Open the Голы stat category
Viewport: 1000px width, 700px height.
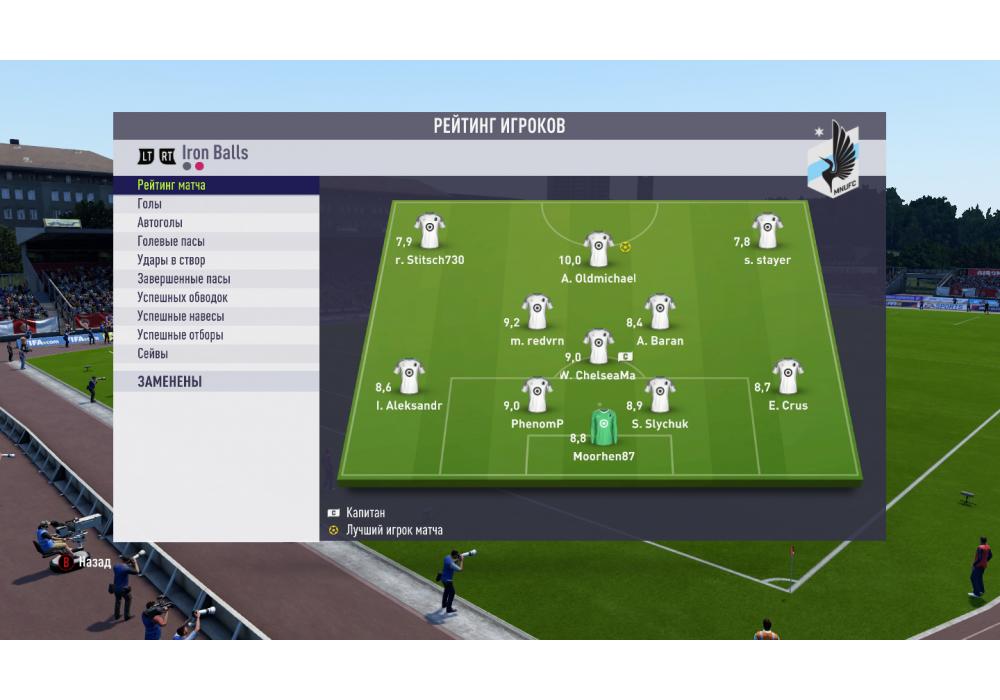(x=216, y=204)
